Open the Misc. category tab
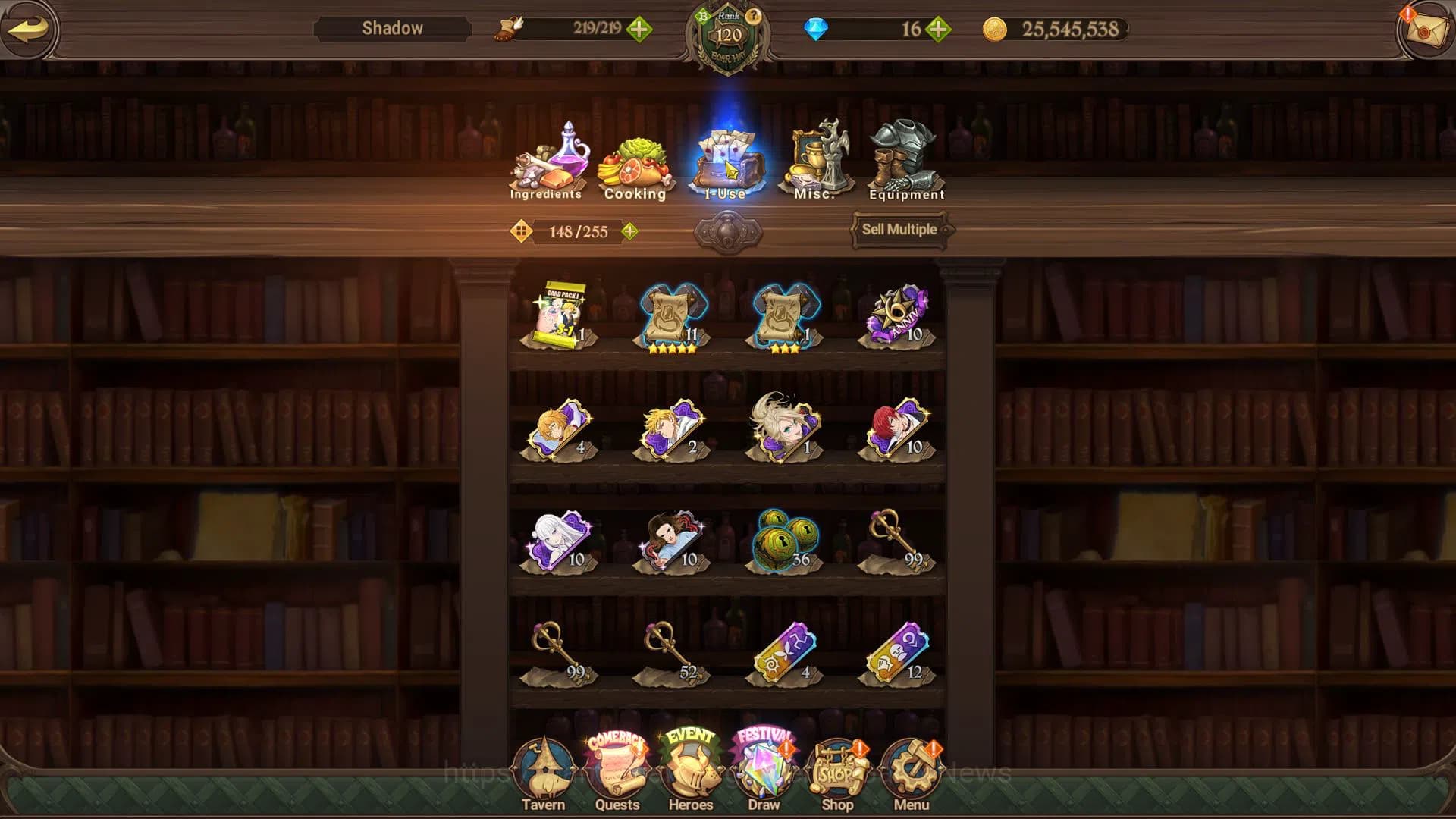Viewport: 1456px width, 819px height. (816, 163)
